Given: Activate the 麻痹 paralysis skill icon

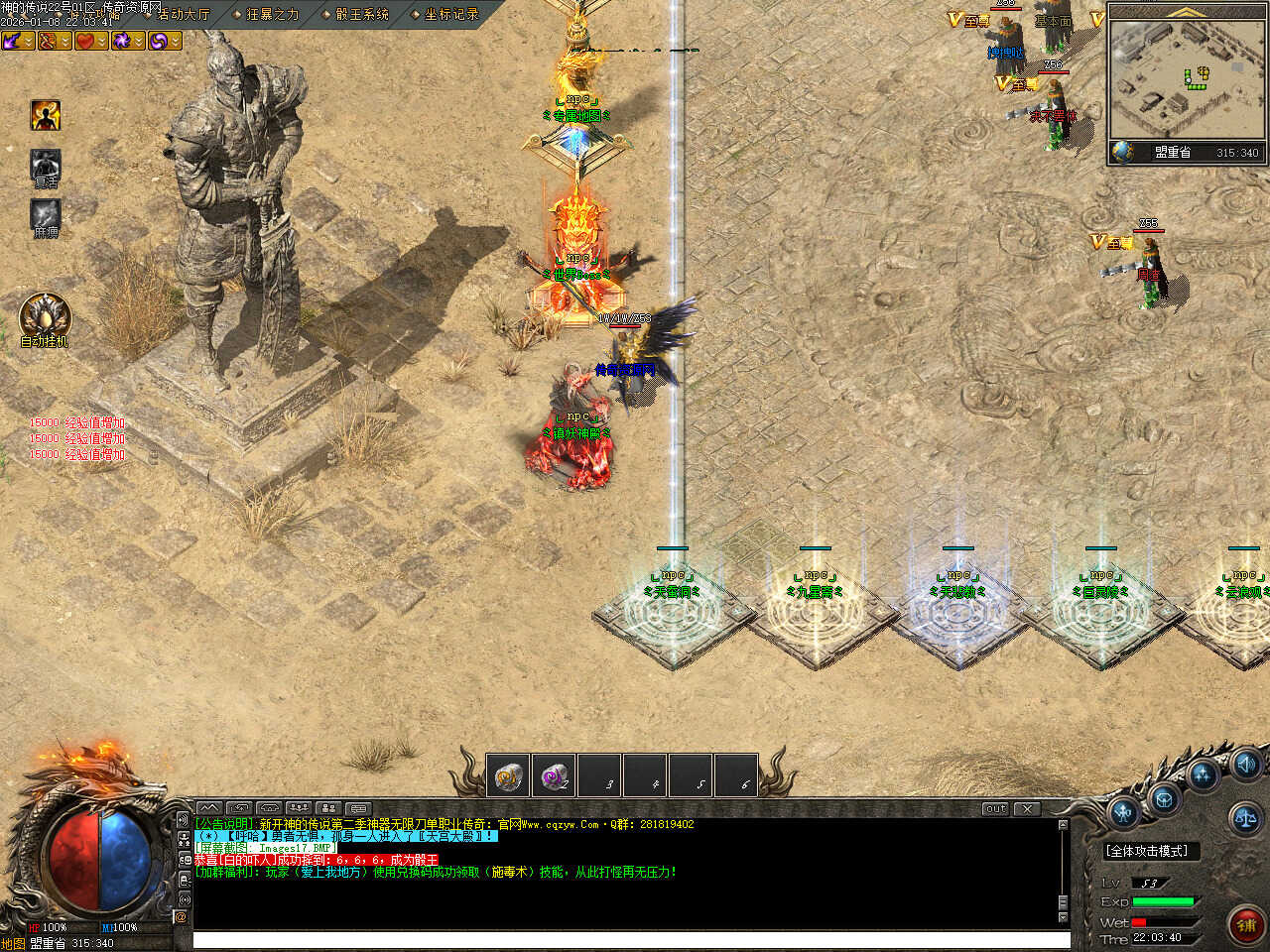Looking at the screenshot, I should pyautogui.click(x=45, y=215).
